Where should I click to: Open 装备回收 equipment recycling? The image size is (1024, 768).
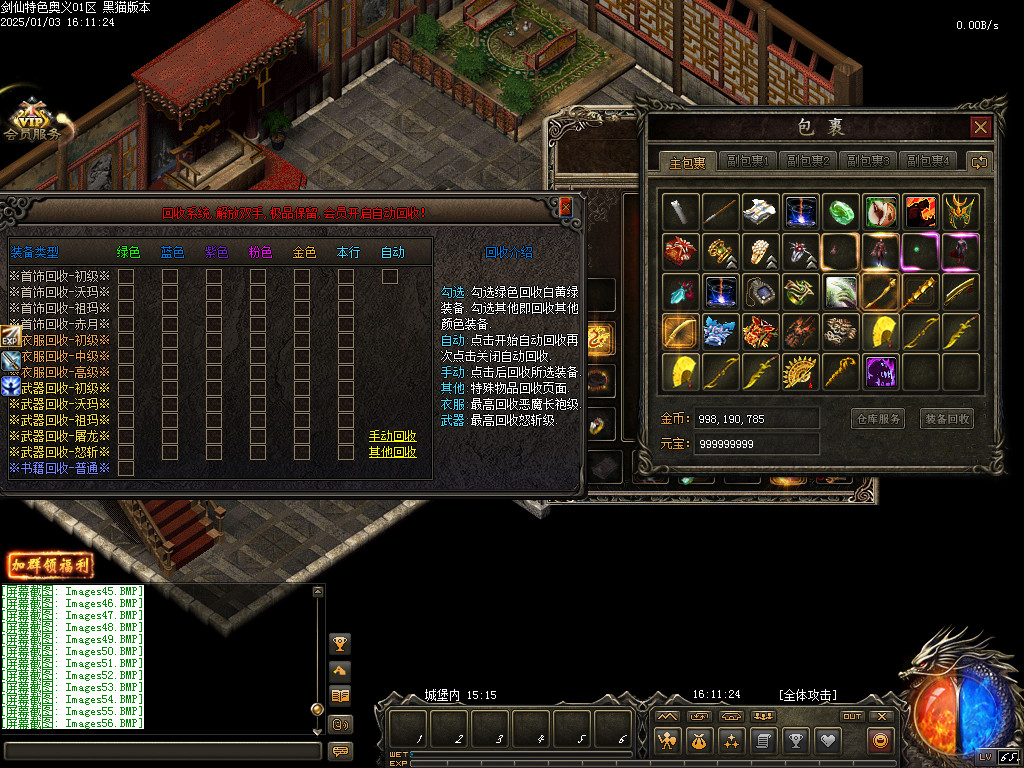[x=946, y=419]
